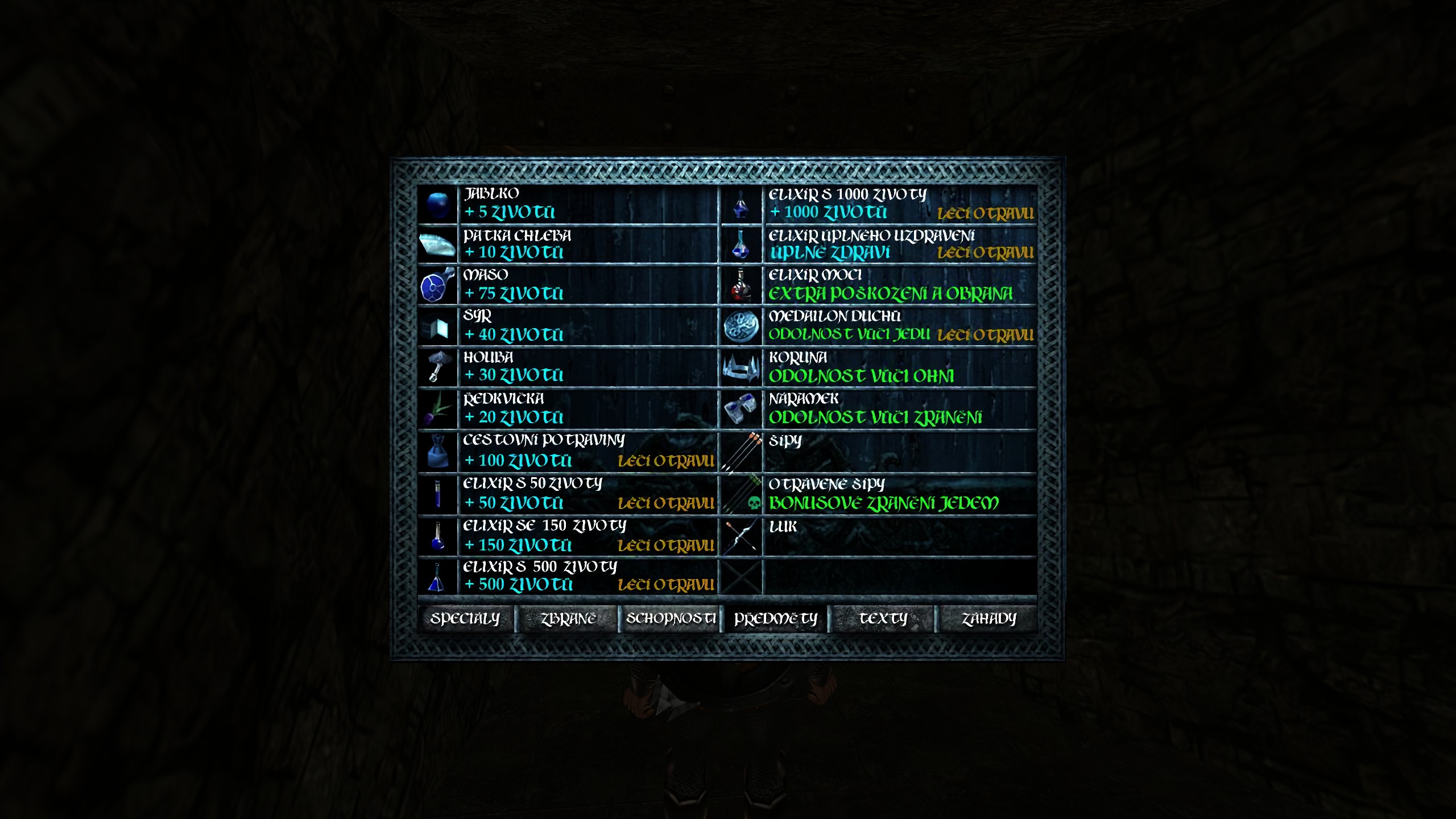This screenshot has width=1456, height=819.
Task: Open the Texty tab
Action: (882, 618)
